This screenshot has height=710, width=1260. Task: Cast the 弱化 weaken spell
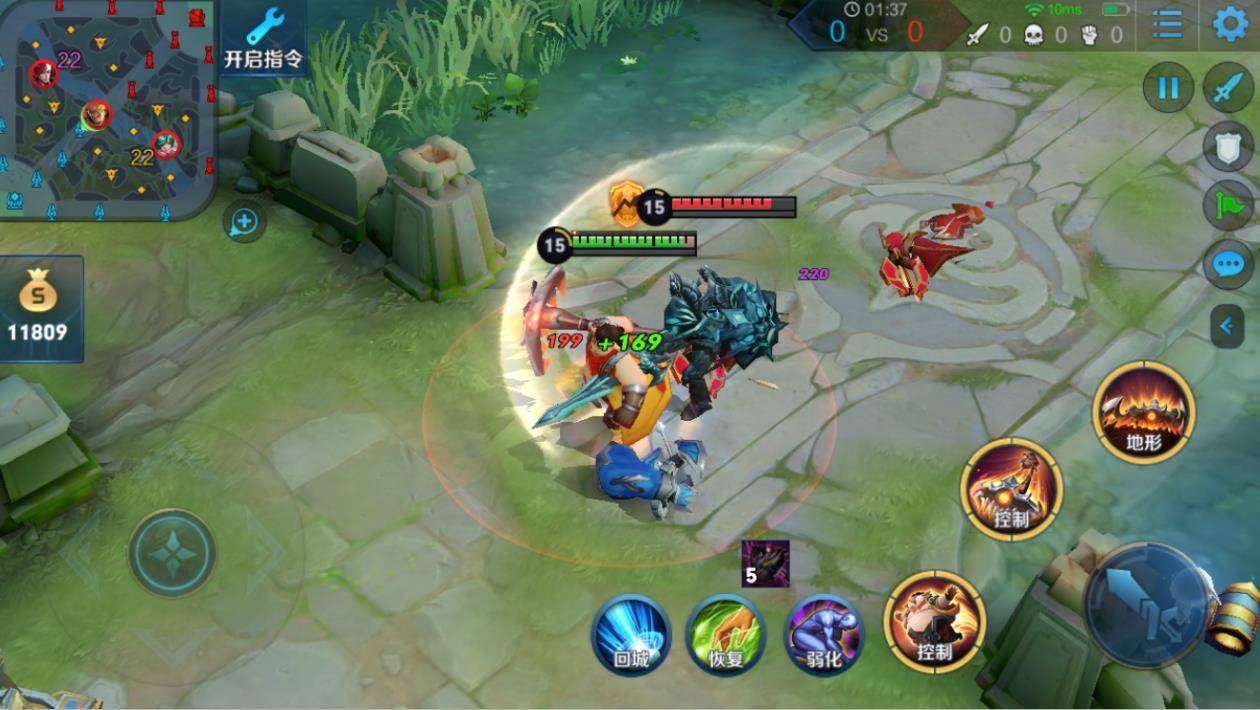(823, 633)
